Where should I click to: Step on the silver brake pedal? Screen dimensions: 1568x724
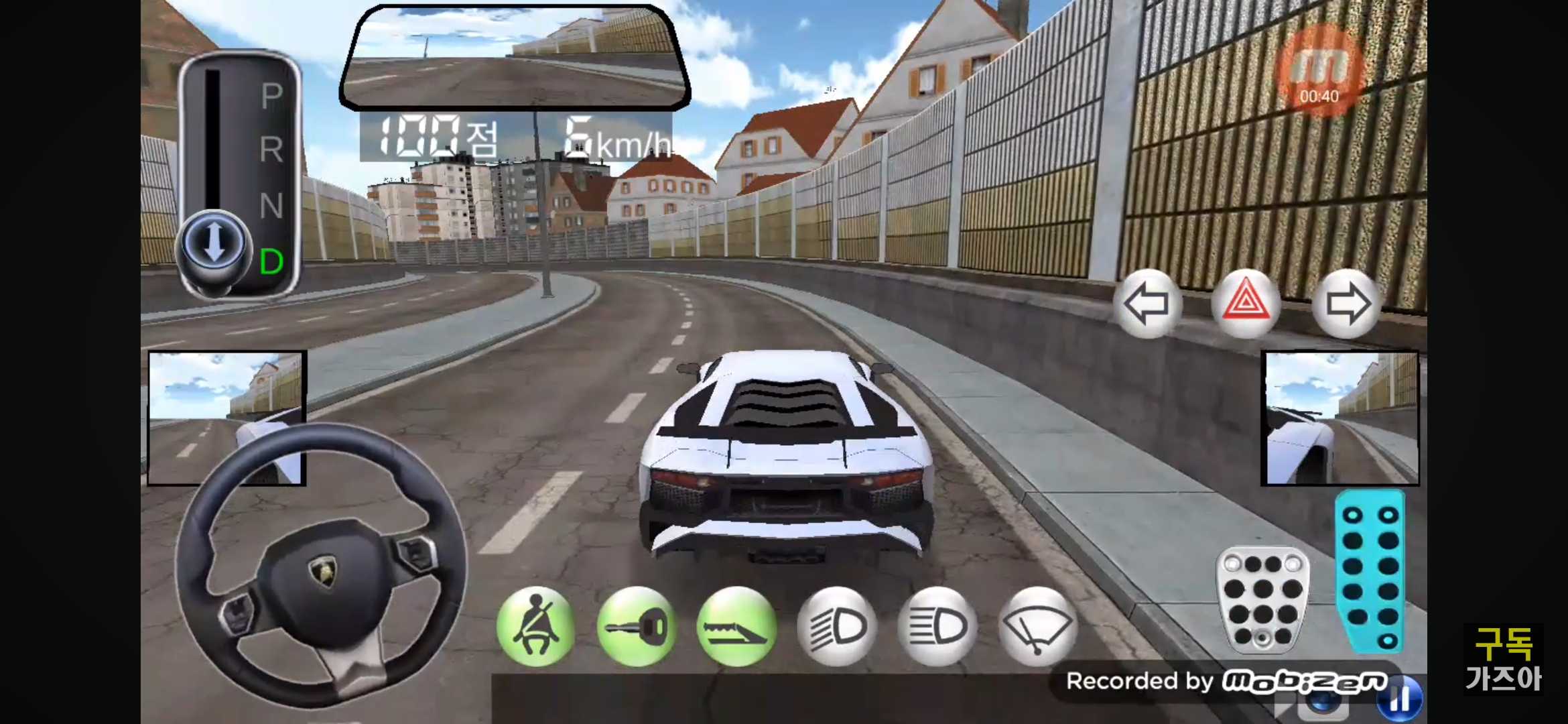1262,599
